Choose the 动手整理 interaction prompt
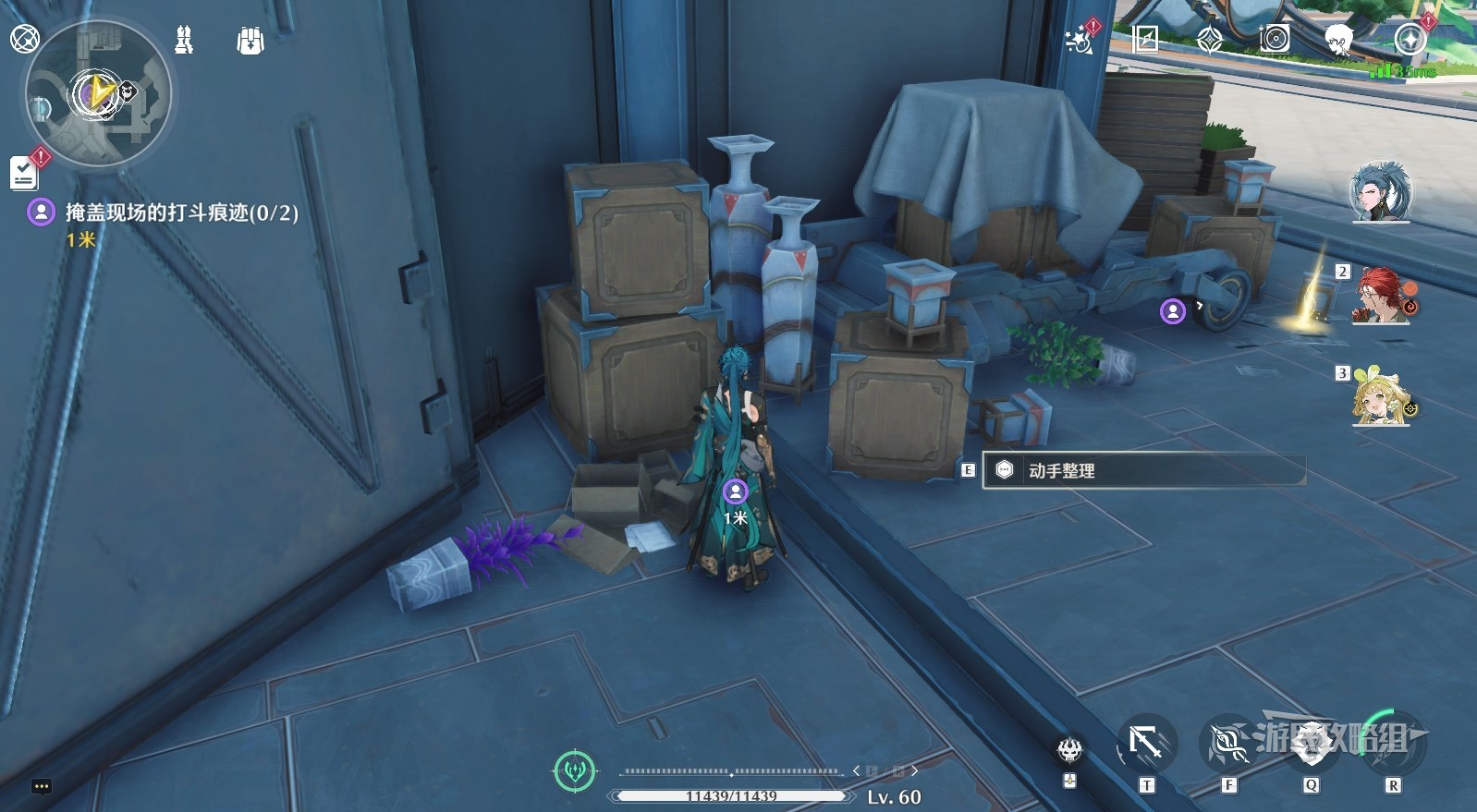 point(1142,470)
